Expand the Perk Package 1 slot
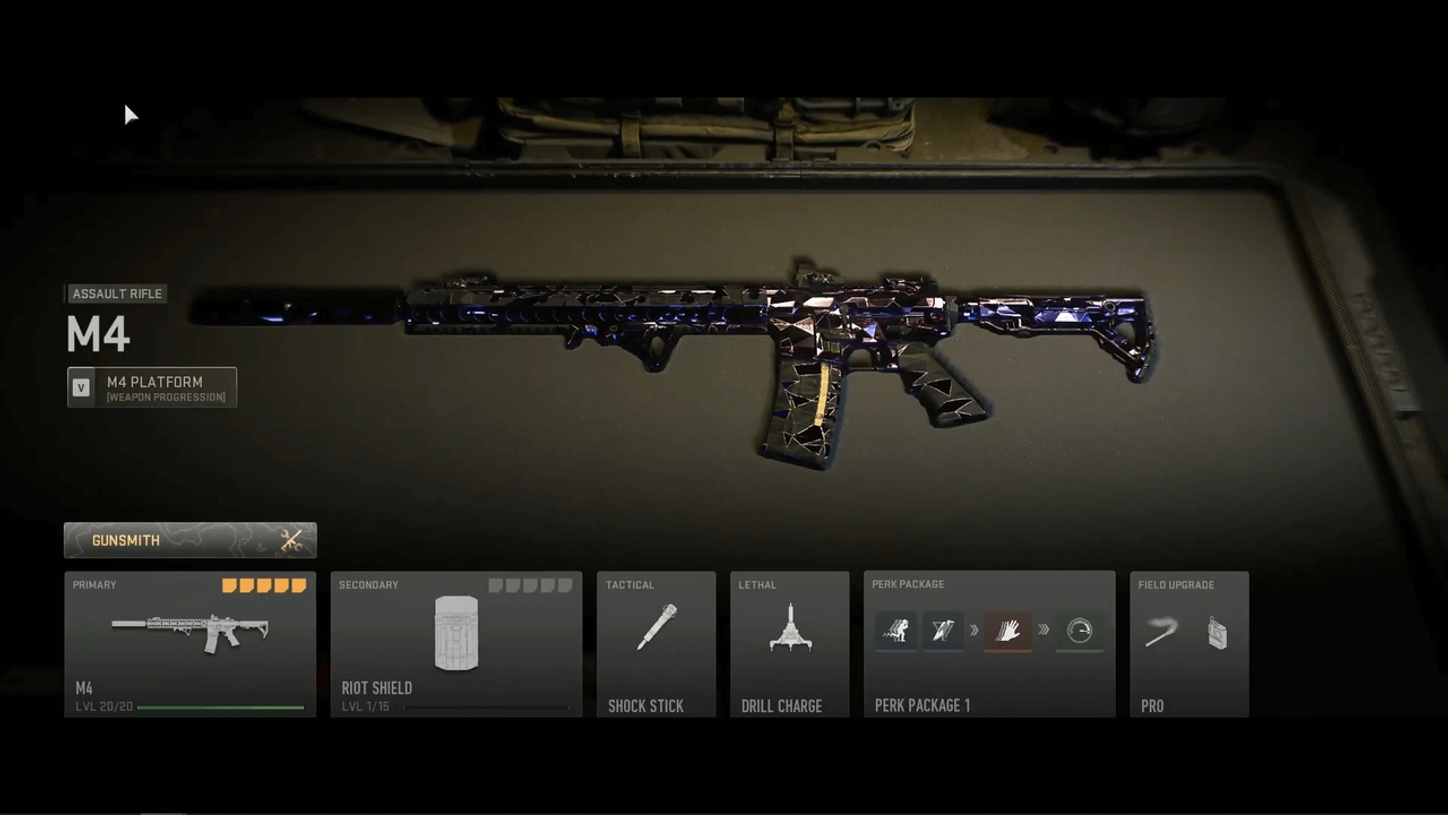The width and height of the screenshot is (1448, 815). pos(988,645)
